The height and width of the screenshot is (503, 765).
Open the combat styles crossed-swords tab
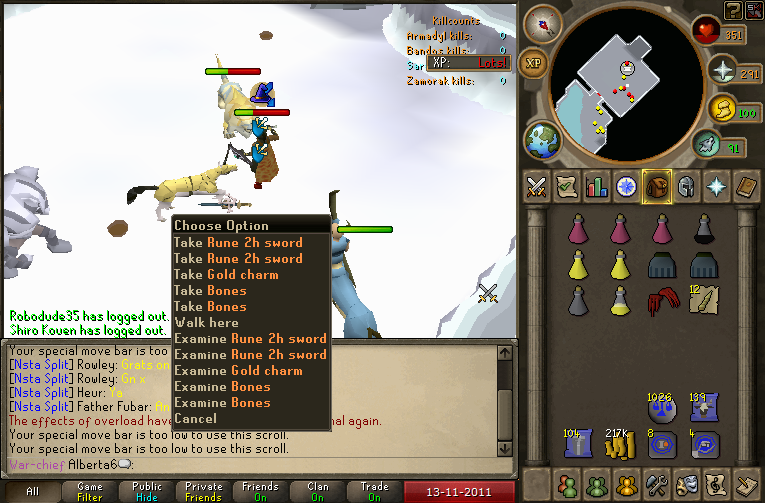pos(536,186)
